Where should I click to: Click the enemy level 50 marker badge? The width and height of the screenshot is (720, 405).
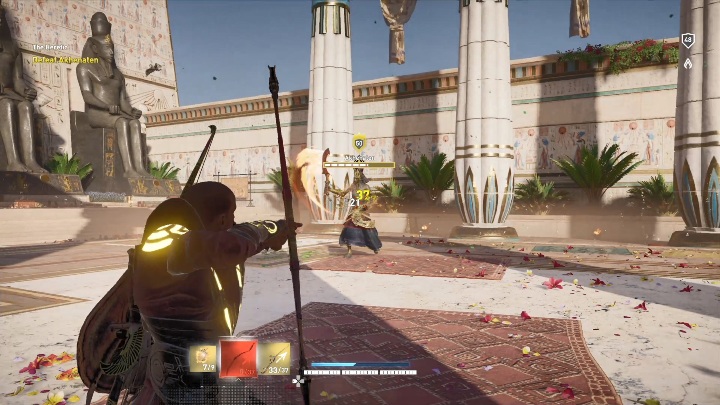(x=359, y=142)
